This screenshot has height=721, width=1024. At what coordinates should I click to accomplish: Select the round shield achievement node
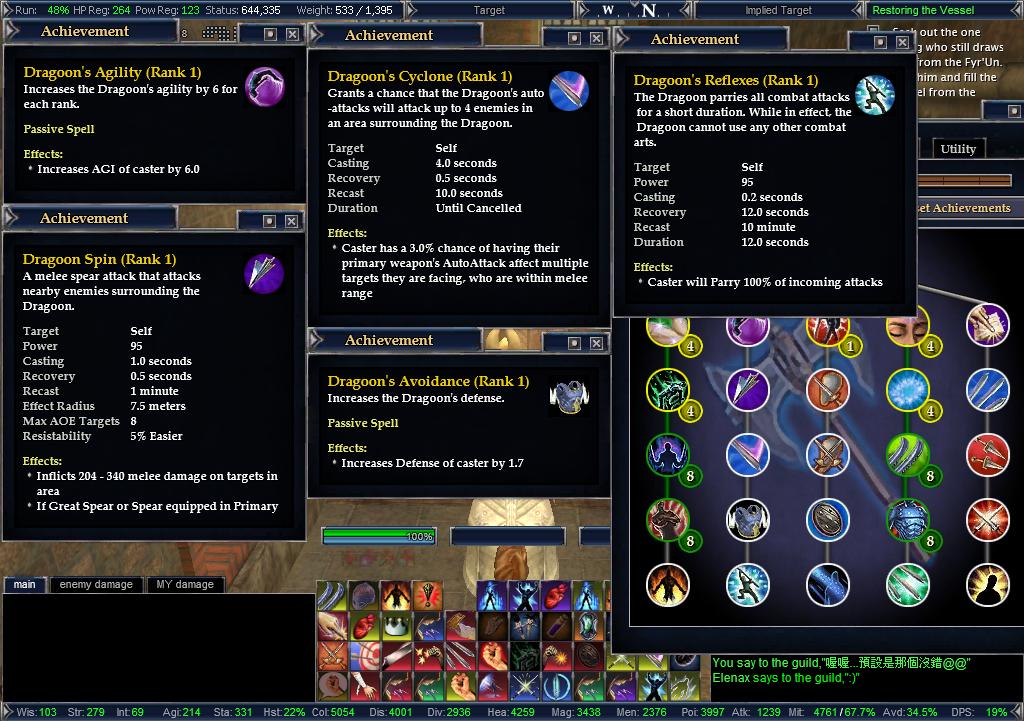click(827, 519)
